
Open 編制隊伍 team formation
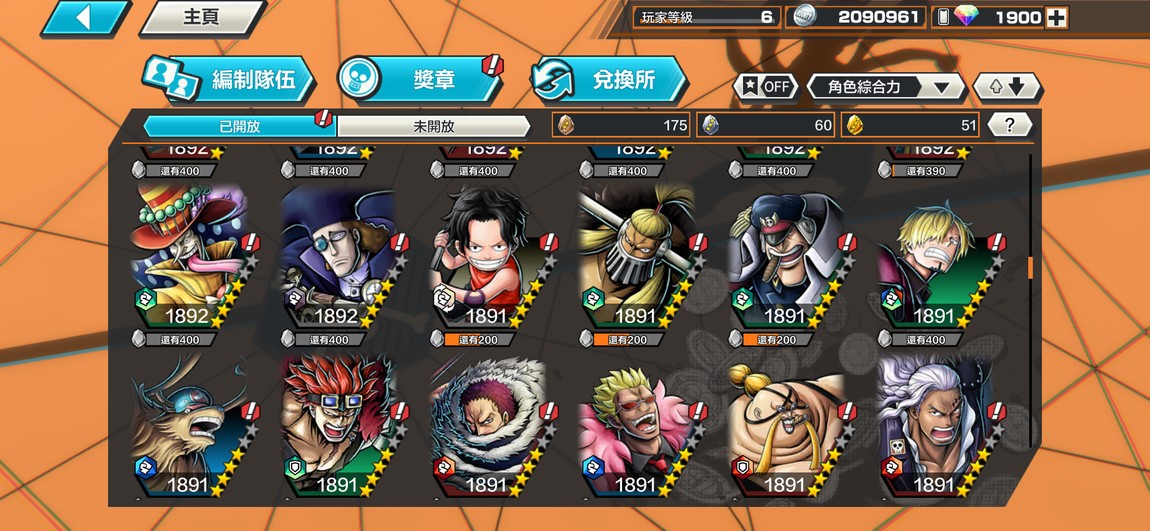coord(230,81)
